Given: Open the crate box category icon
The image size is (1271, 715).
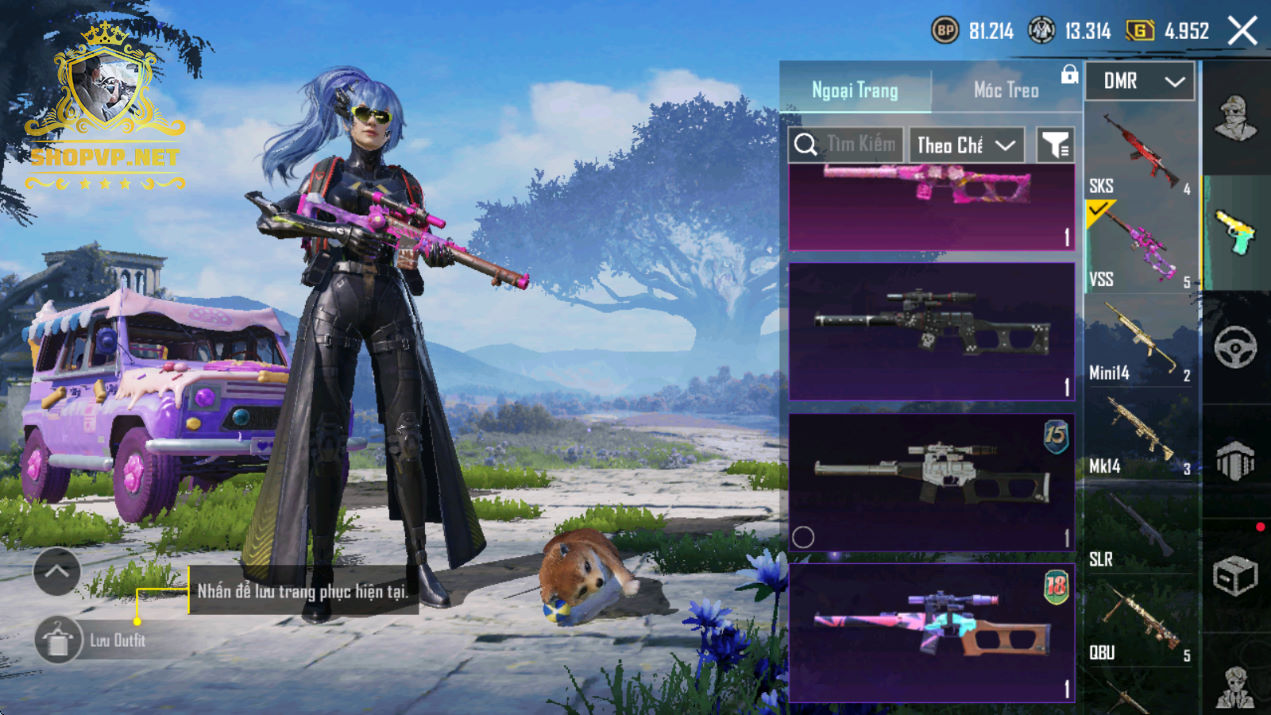Looking at the screenshot, I should pyautogui.click(x=1236, y=577).
